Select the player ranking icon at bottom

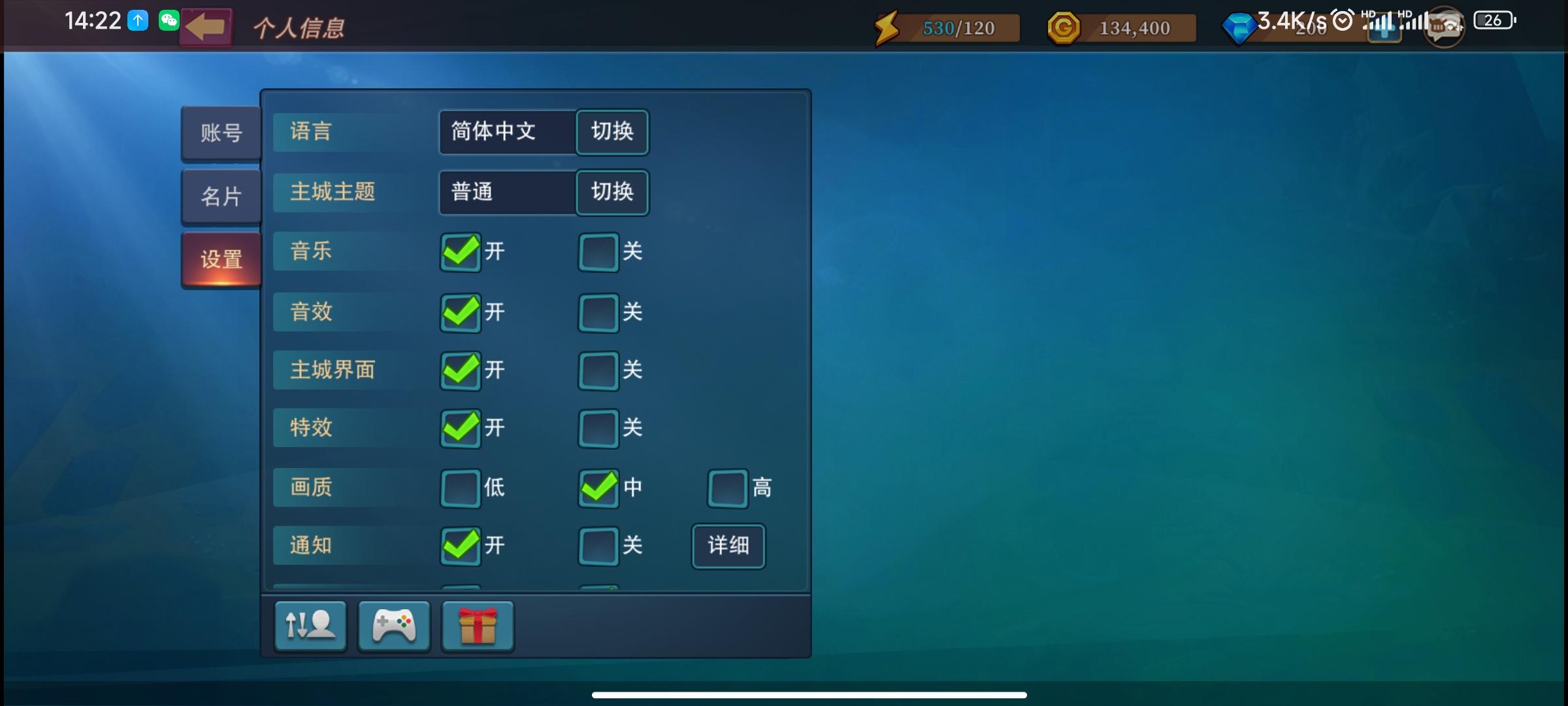(310, 626)
